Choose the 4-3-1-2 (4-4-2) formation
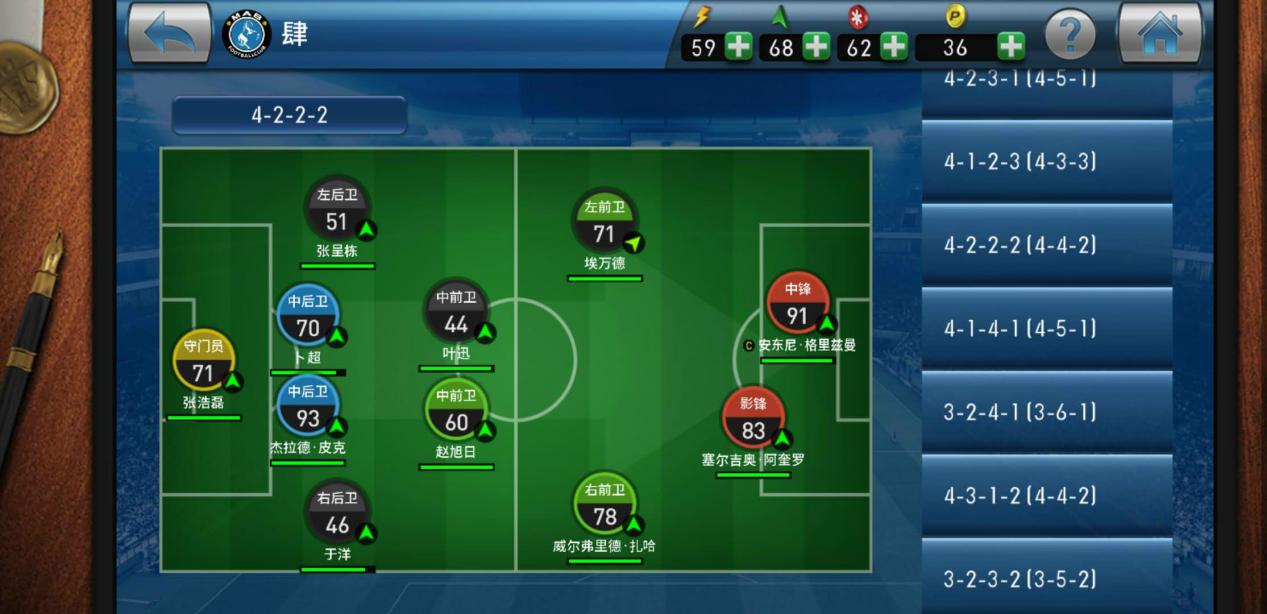 1046,495
